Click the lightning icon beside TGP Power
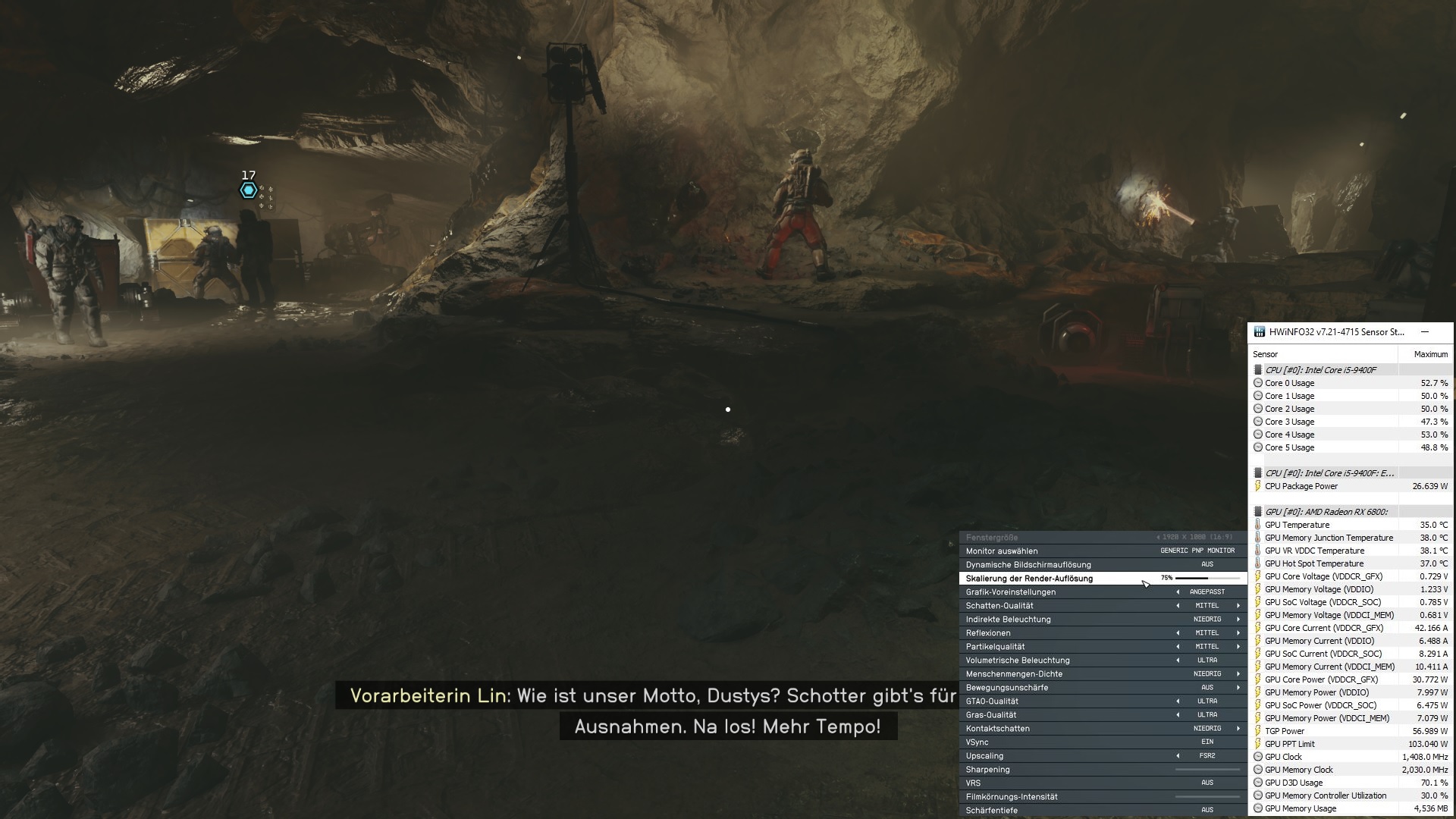The image size is (1456, 819). (1258, 730)
